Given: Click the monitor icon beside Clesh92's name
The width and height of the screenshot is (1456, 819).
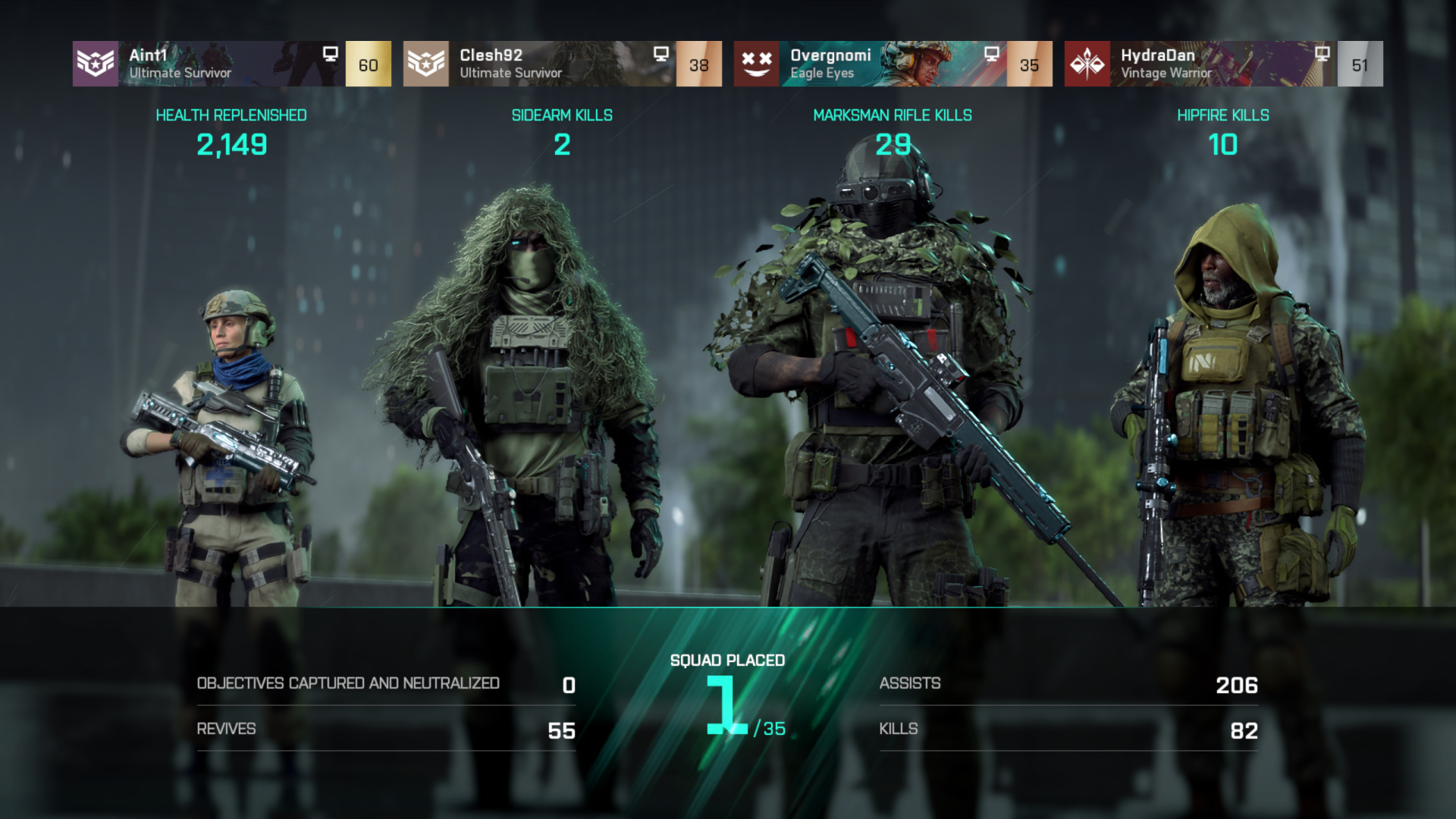Looking at the screenshot, I should tap(661, 54).
